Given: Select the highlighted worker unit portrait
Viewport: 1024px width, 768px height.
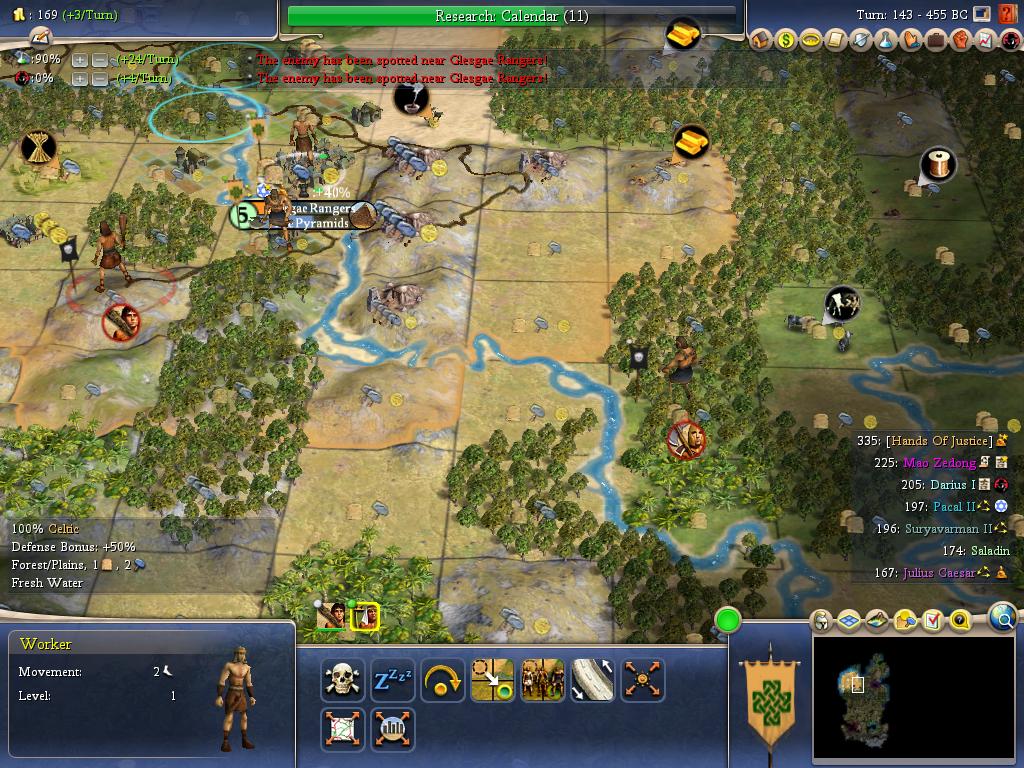Looking at the screenshot, I should [x=365, y=617].
